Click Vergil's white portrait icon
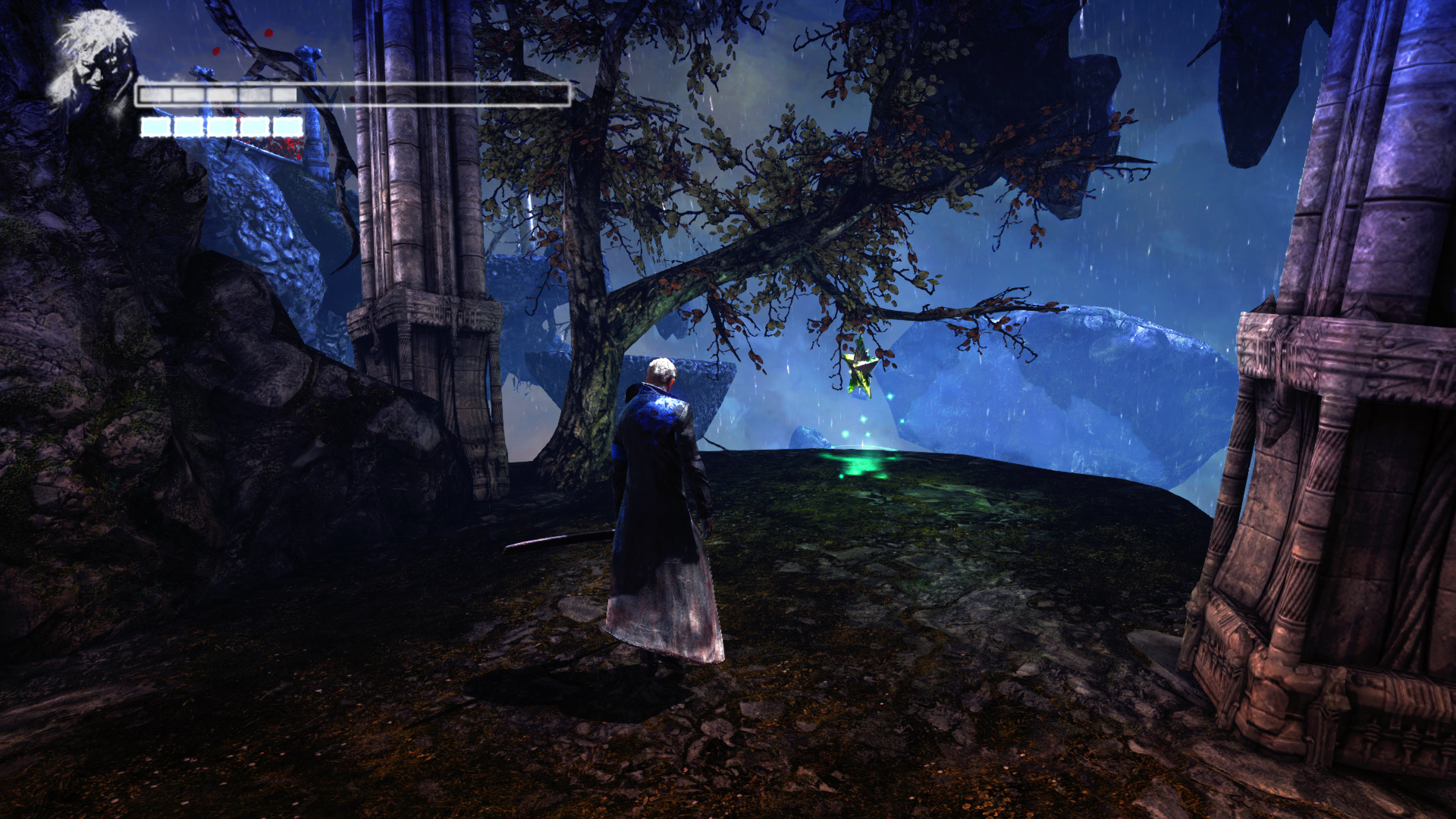 tap(91, 57)
